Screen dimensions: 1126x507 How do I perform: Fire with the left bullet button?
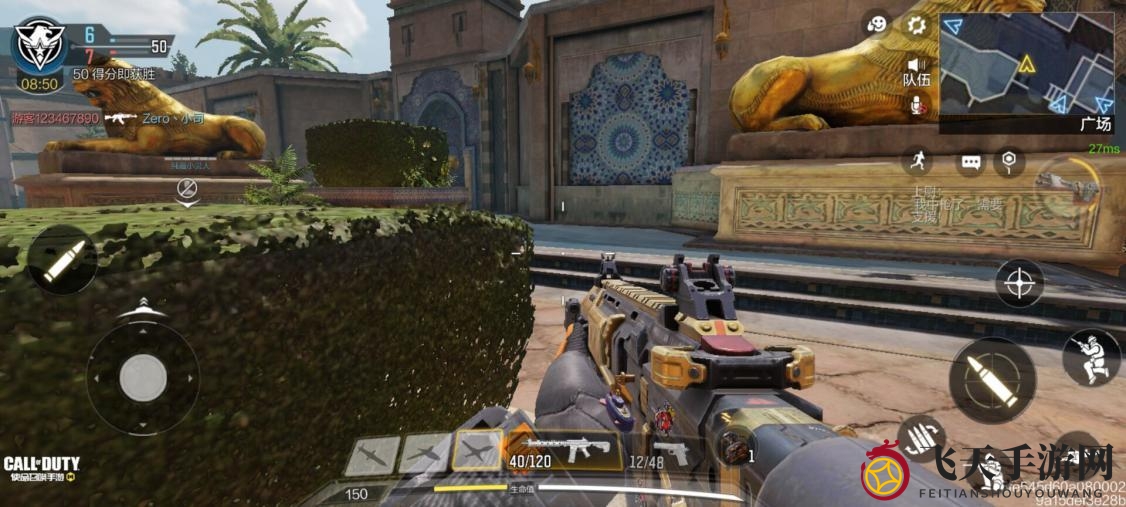[62, 259]
